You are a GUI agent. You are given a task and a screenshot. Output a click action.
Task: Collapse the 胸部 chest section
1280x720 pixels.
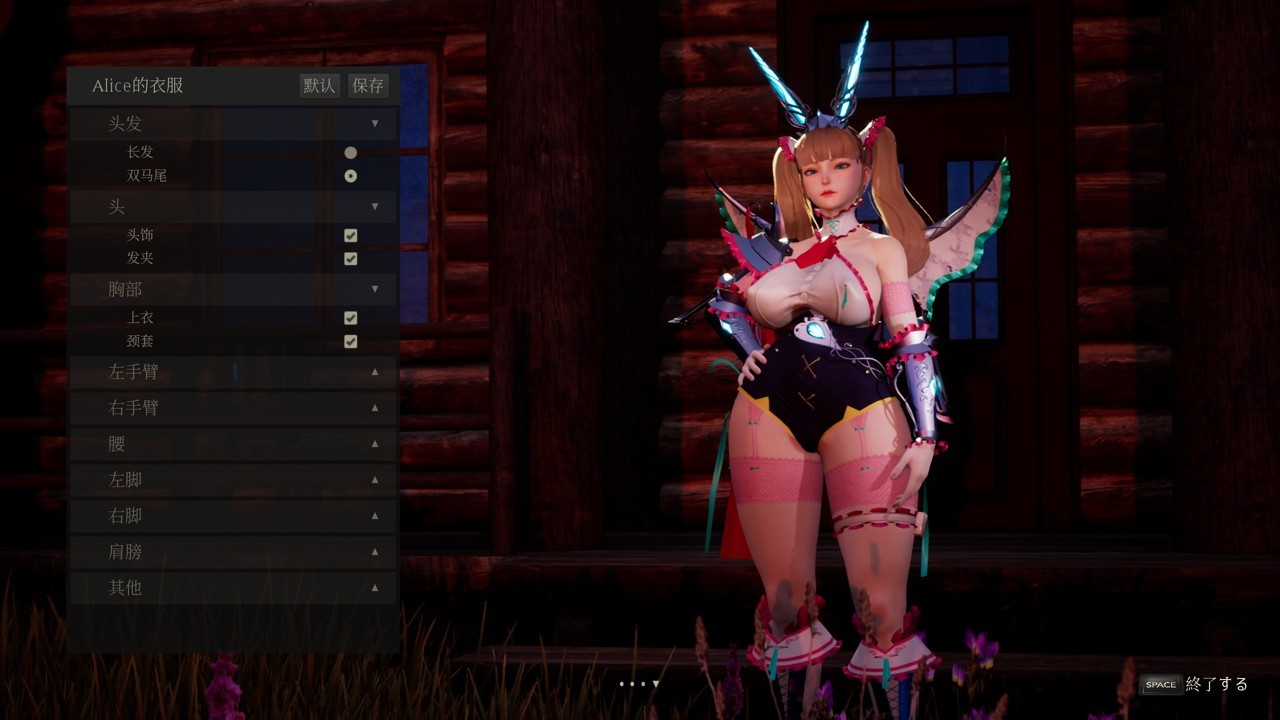(x=375, y=289)
